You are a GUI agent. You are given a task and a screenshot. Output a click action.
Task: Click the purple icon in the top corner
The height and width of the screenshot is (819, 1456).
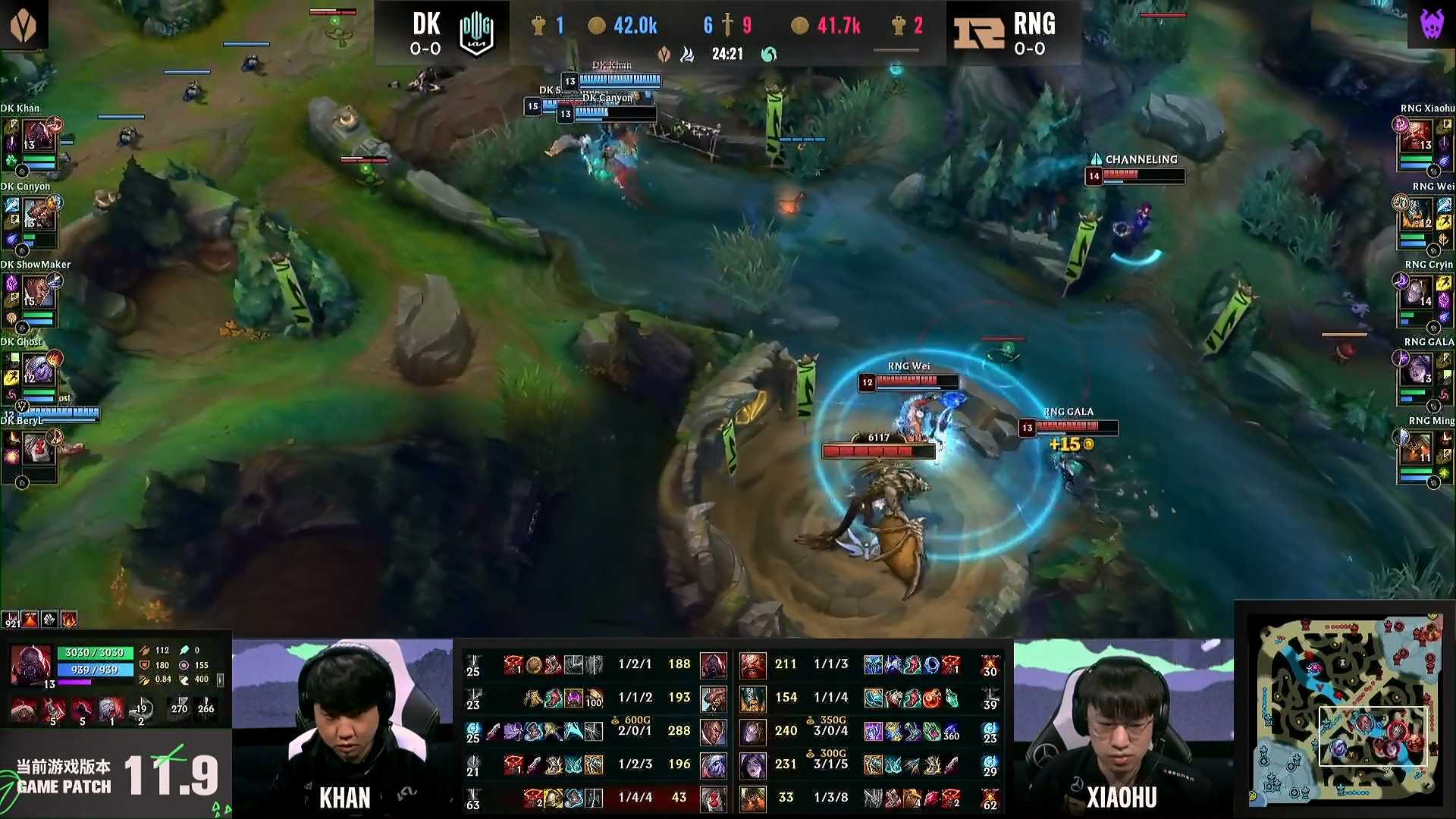tap(1431, 24)
